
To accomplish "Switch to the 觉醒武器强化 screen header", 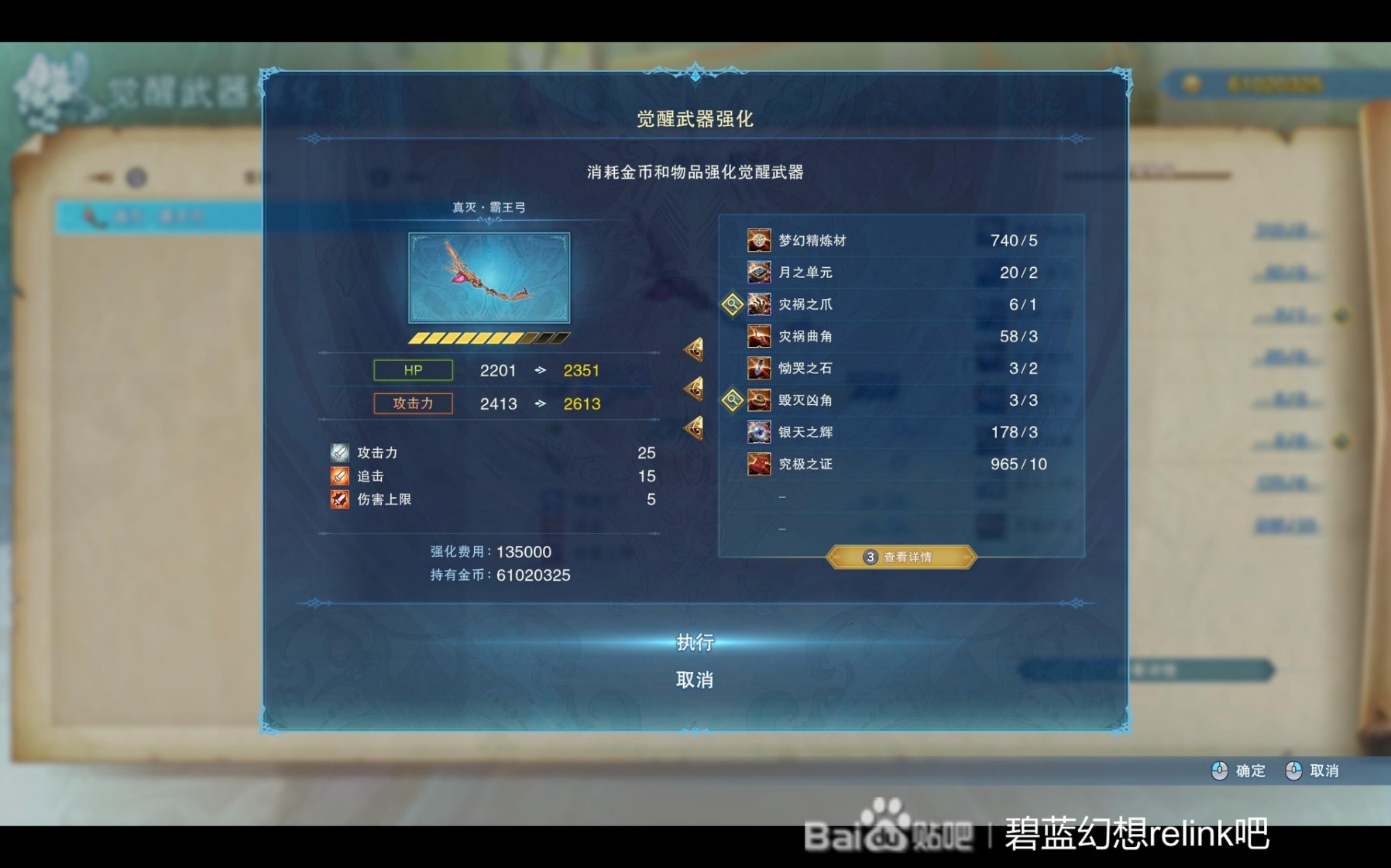I will click(695, 120).
